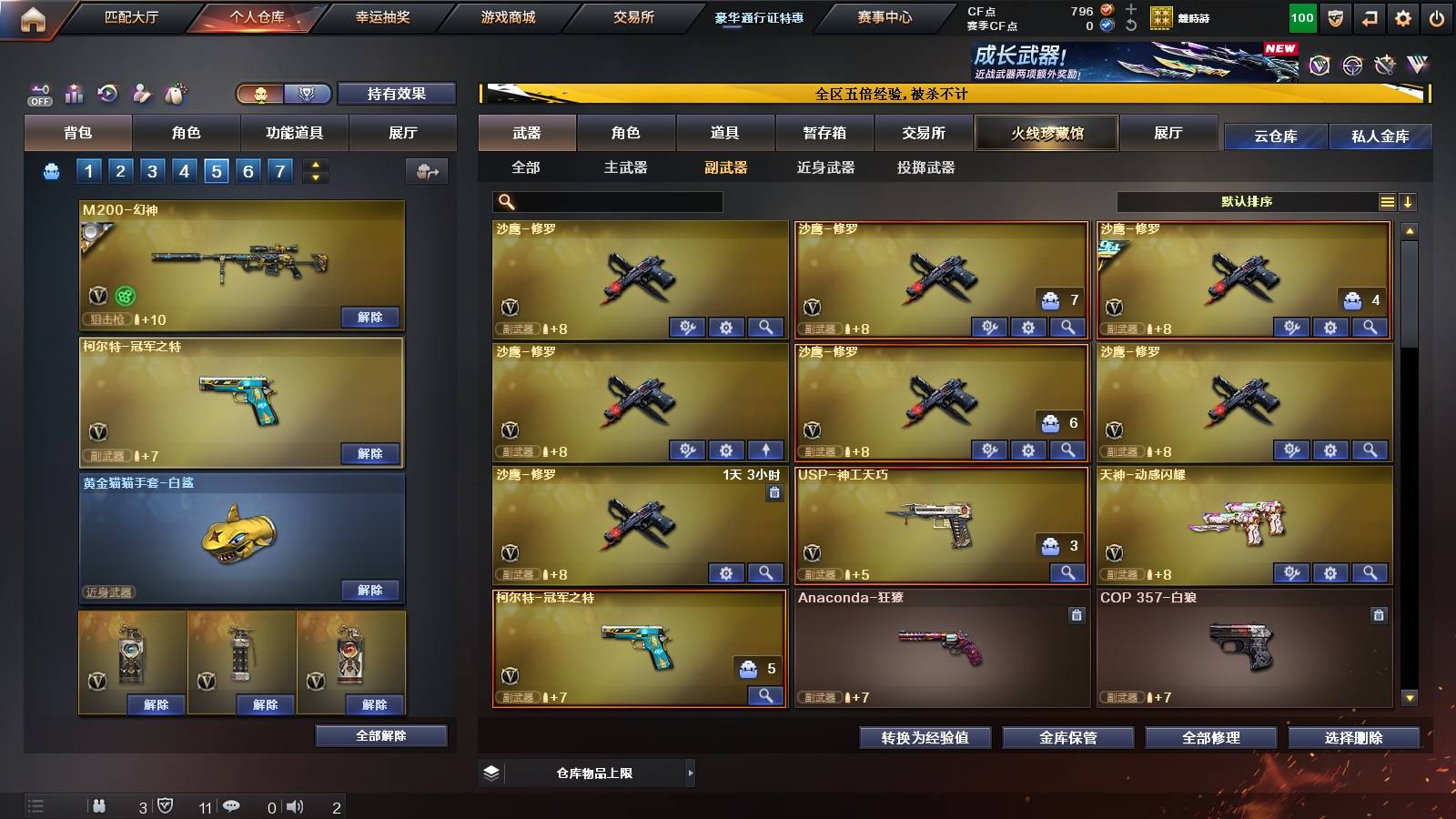Click the repair wrench icon on first 沙鹰-修罗 card
Screen dimensions: 1456x819
(689, 326)
